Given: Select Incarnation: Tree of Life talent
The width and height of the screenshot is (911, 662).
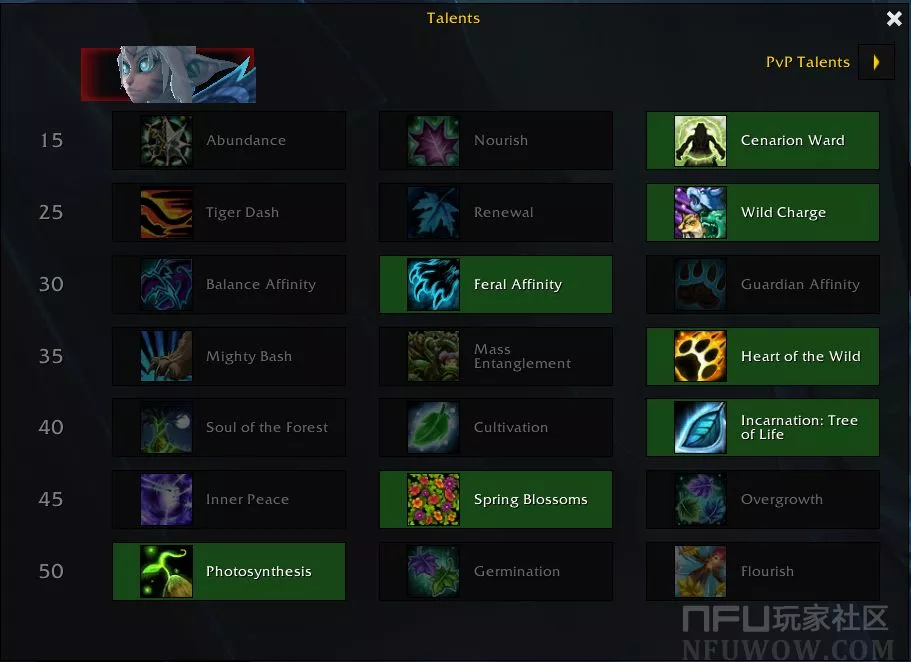Looking at the screenshot, I should tap(763, 427).
